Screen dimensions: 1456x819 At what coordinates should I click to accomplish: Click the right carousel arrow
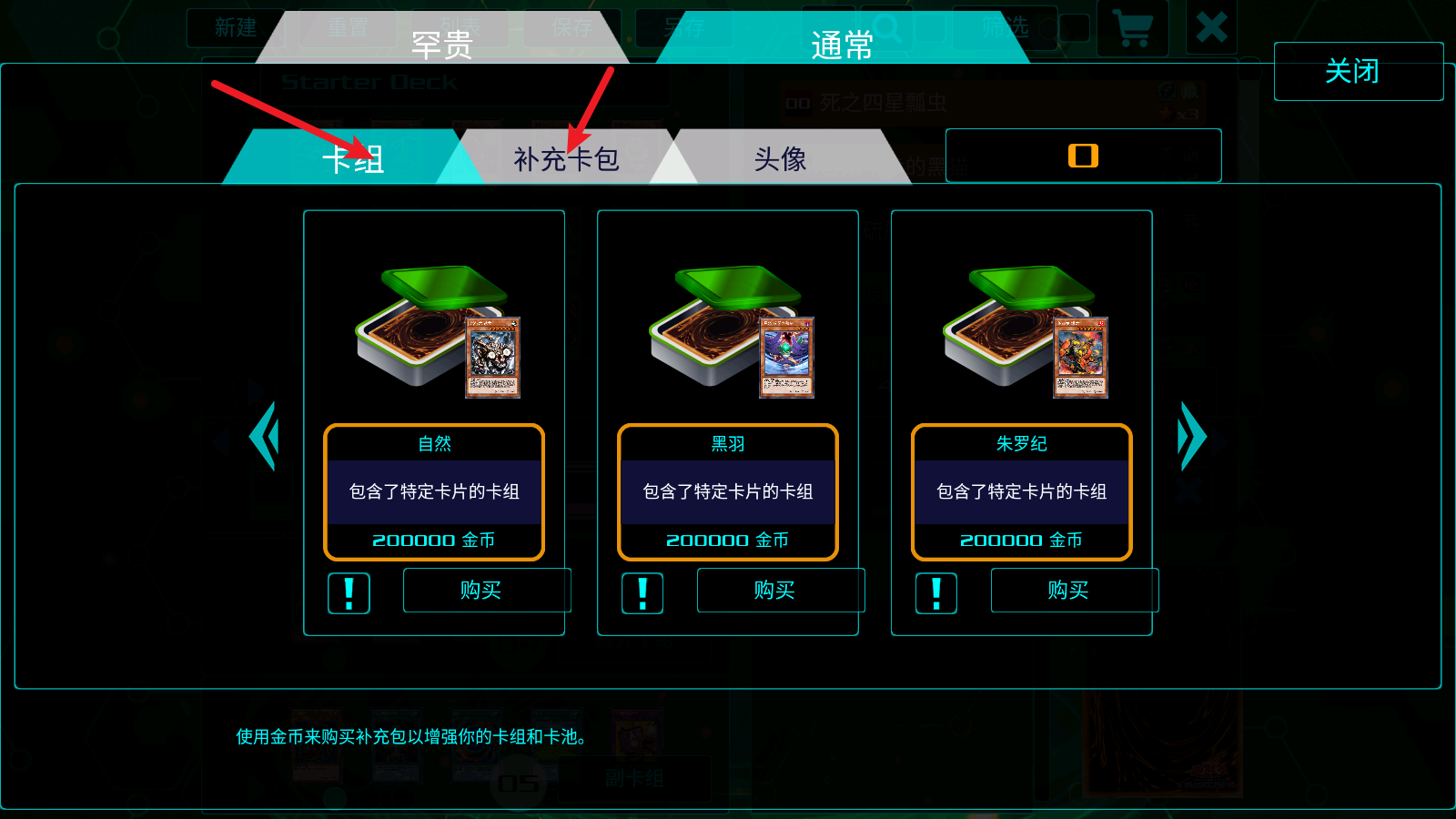coord(1192,436)
